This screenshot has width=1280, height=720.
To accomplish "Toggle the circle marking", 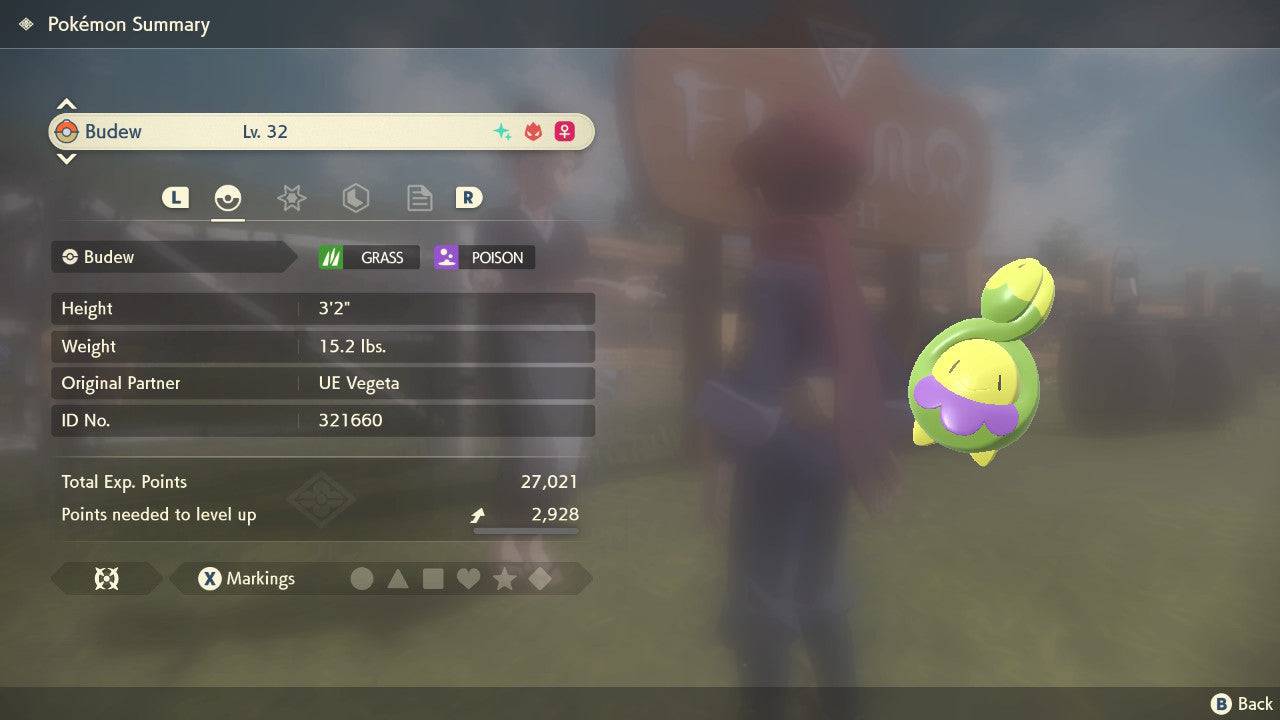I will (362, 579).
